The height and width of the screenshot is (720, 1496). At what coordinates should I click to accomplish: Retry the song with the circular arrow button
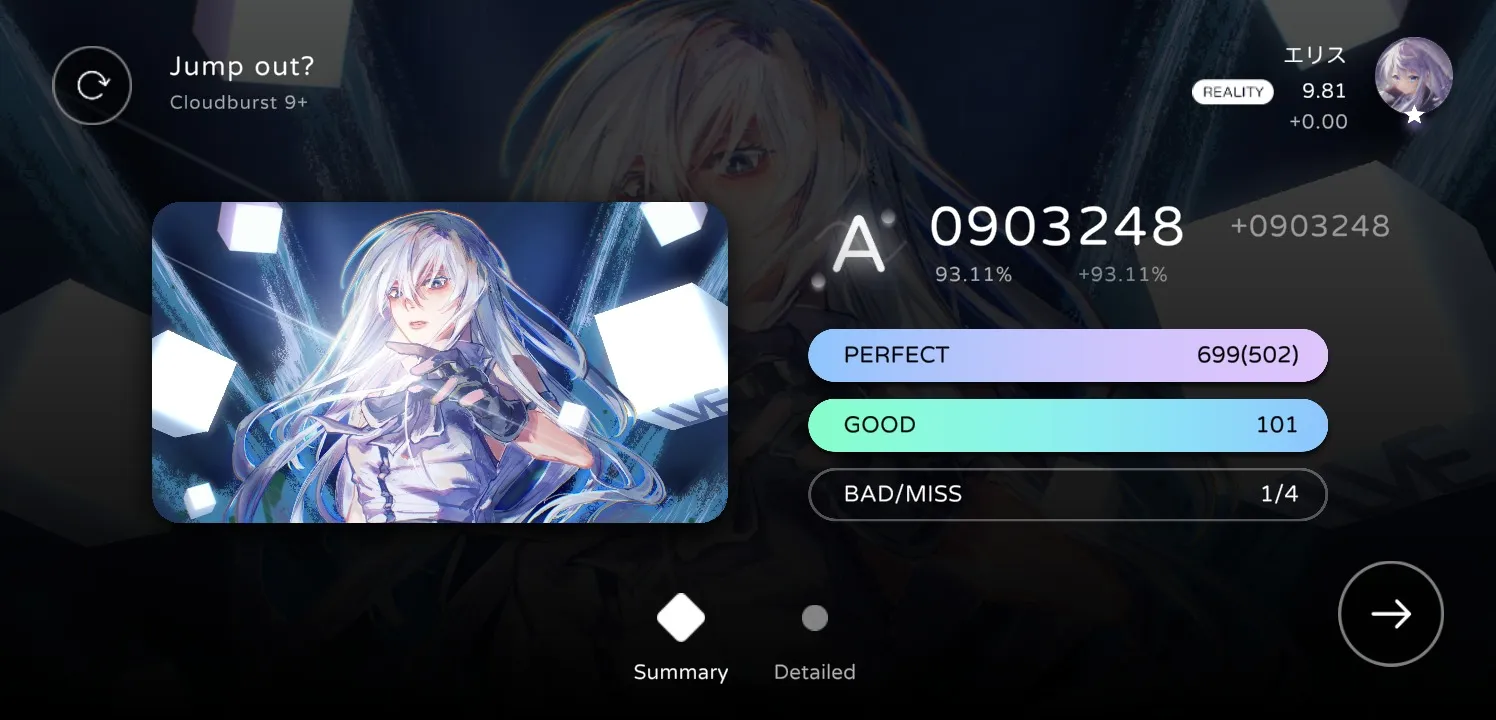click(92, 86)
